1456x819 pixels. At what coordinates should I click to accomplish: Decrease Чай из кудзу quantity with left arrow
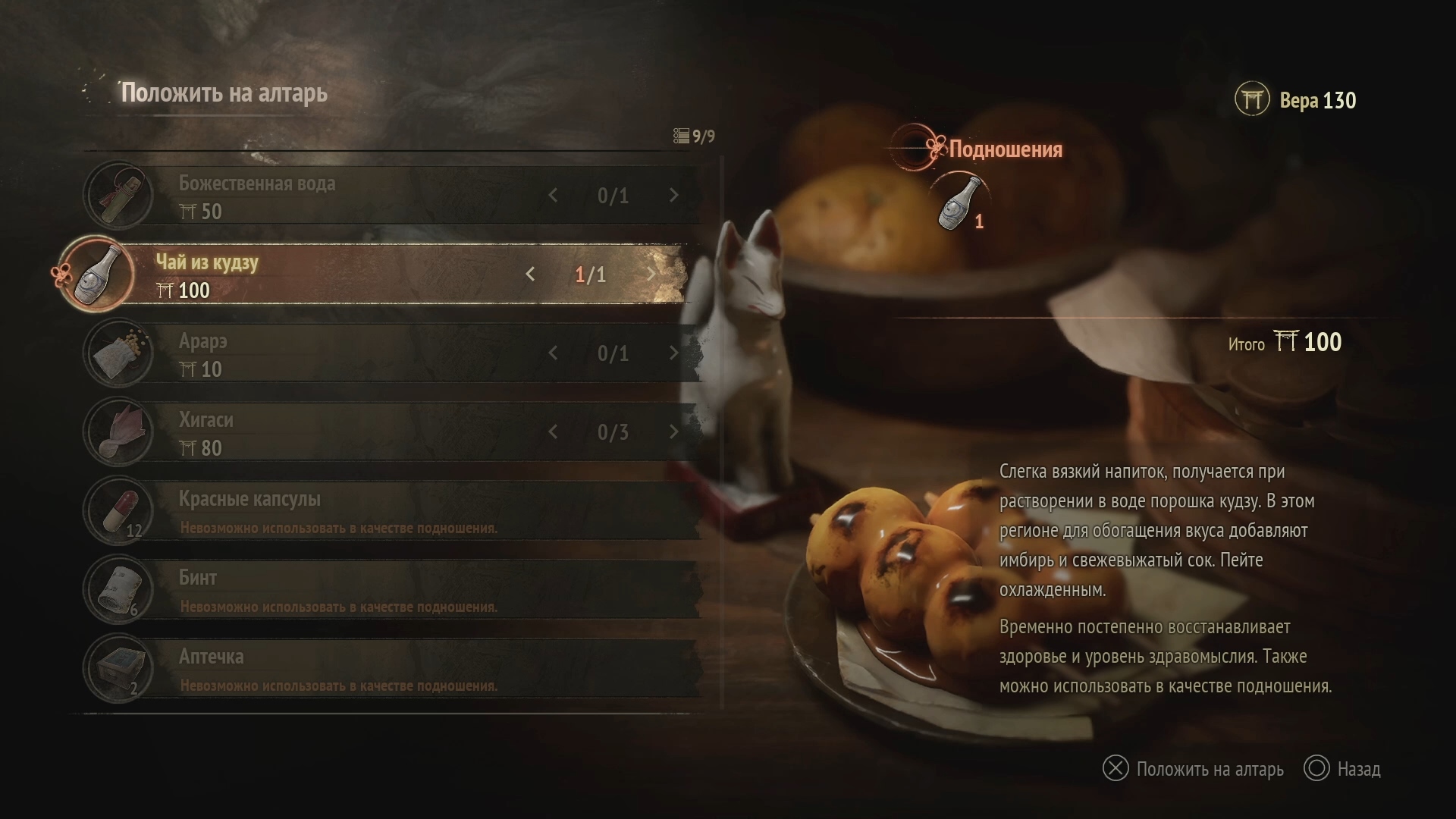[530, 275]
